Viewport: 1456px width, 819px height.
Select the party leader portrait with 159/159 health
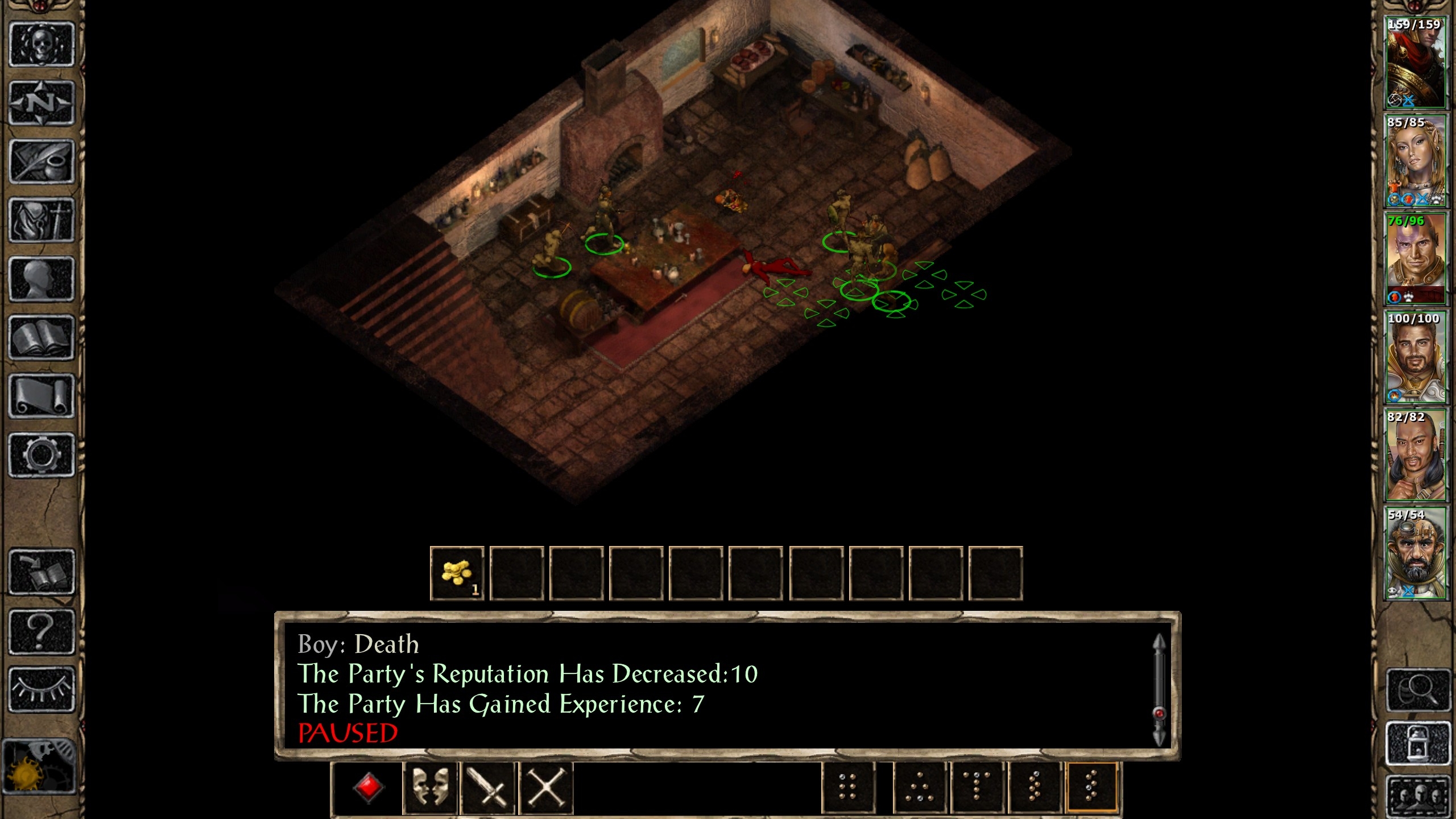tap(1415, 63)
